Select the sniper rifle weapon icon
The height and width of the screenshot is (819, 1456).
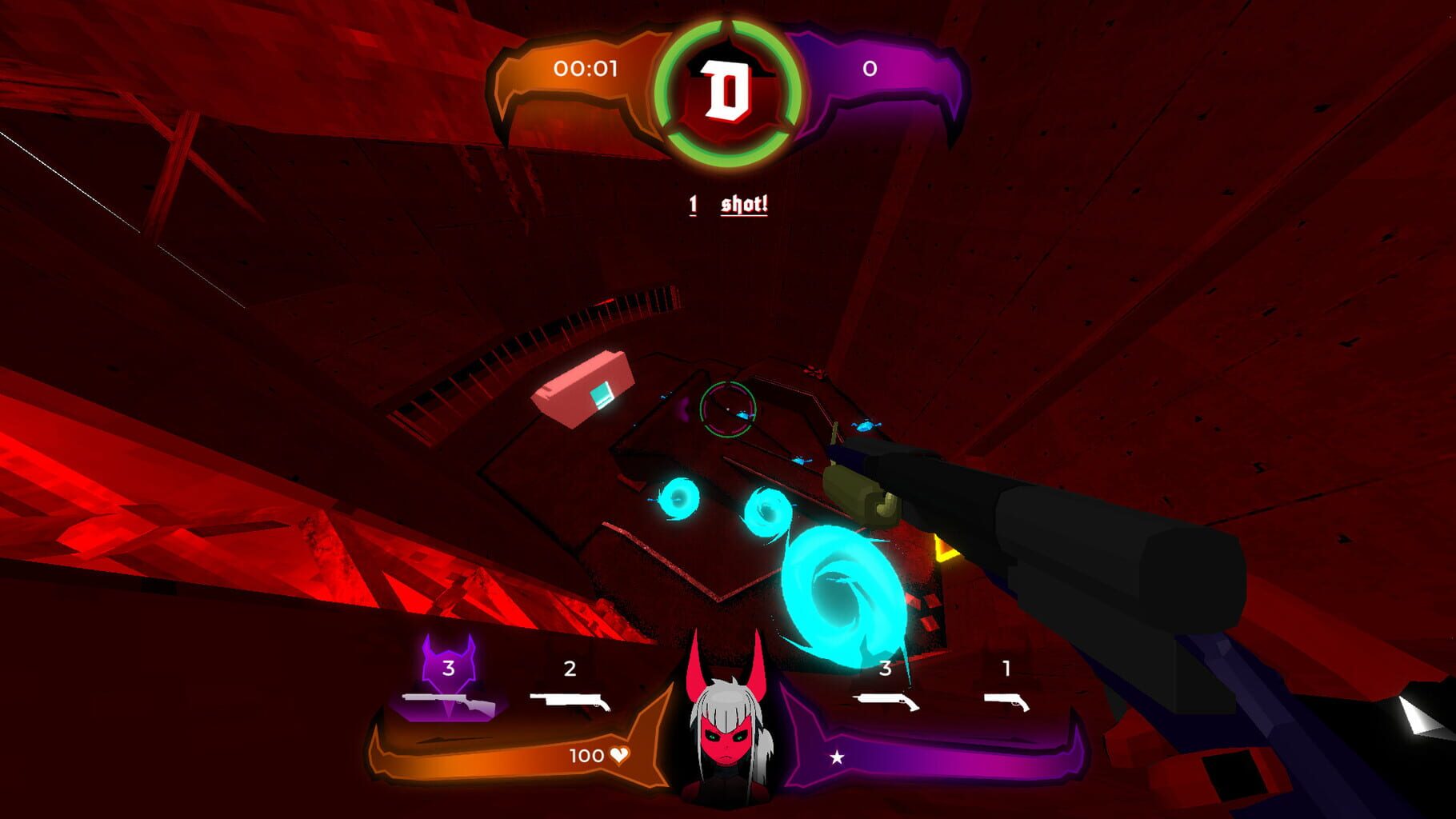coord(450,703)
